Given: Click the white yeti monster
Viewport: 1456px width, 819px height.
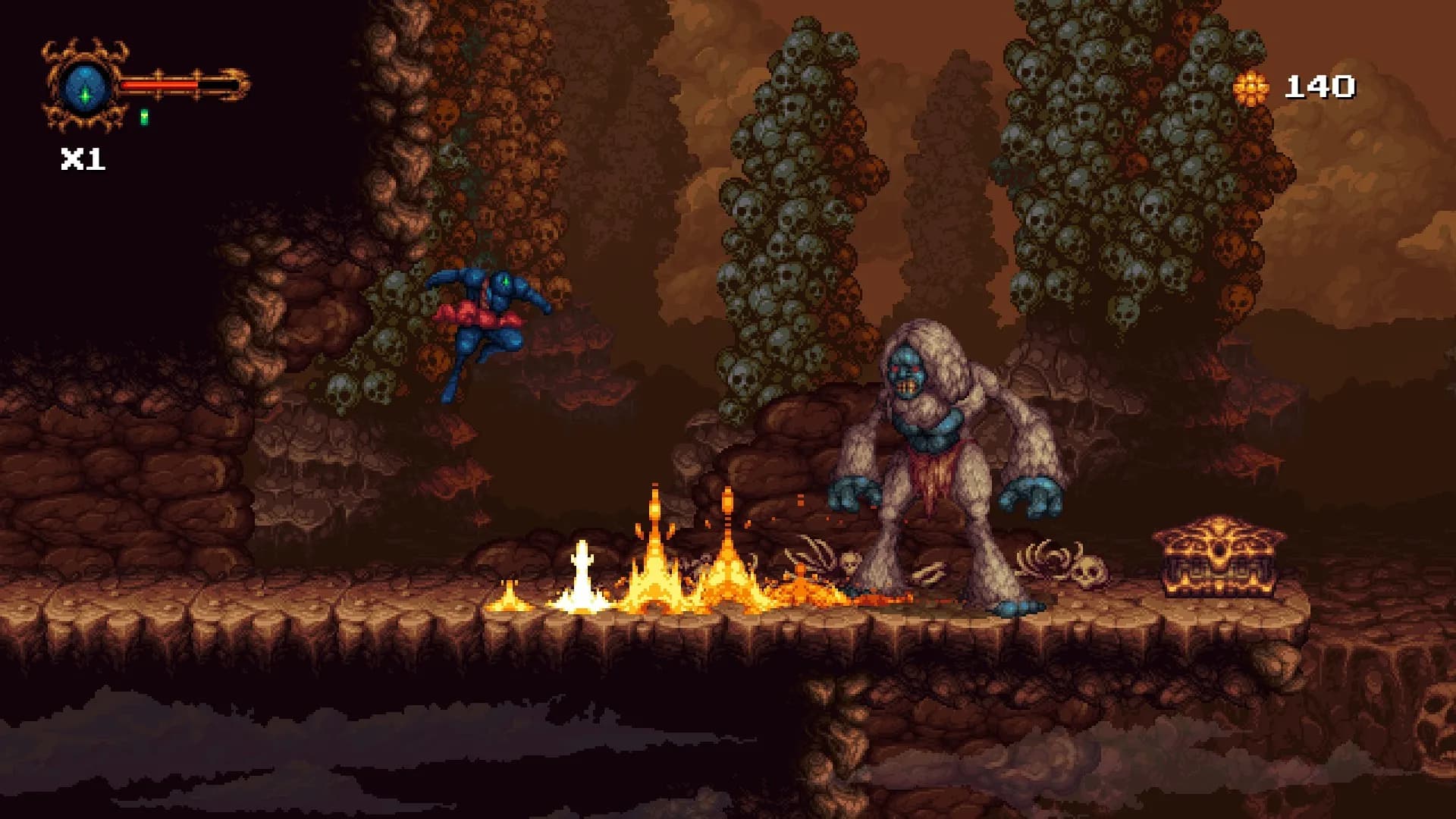Looking at the screenshot, I should coord(933,463).
